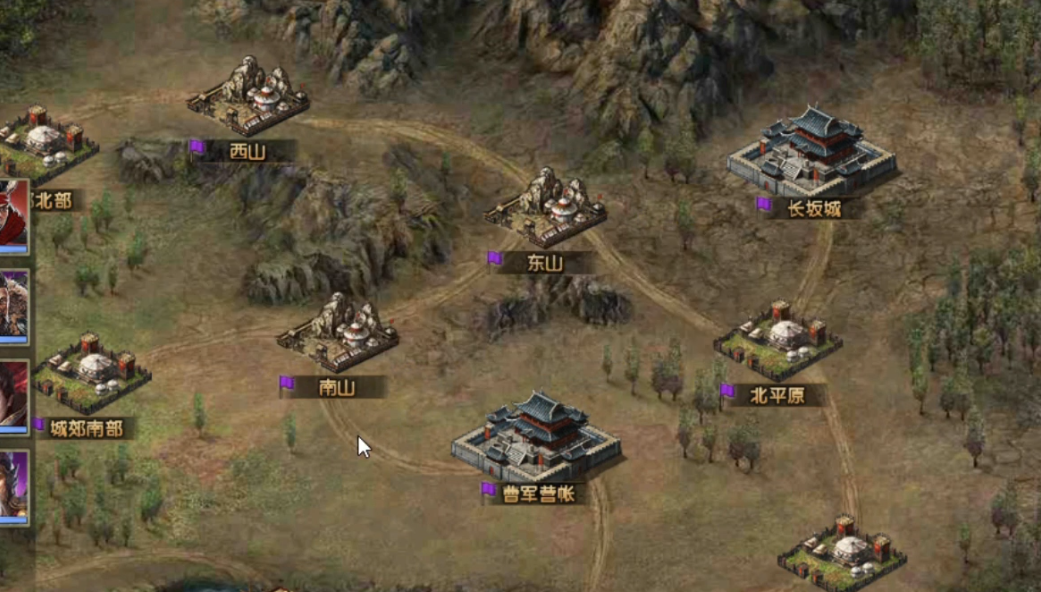Choose the camp labeled 北部
1041x592 pixels.
coord(46,145)
